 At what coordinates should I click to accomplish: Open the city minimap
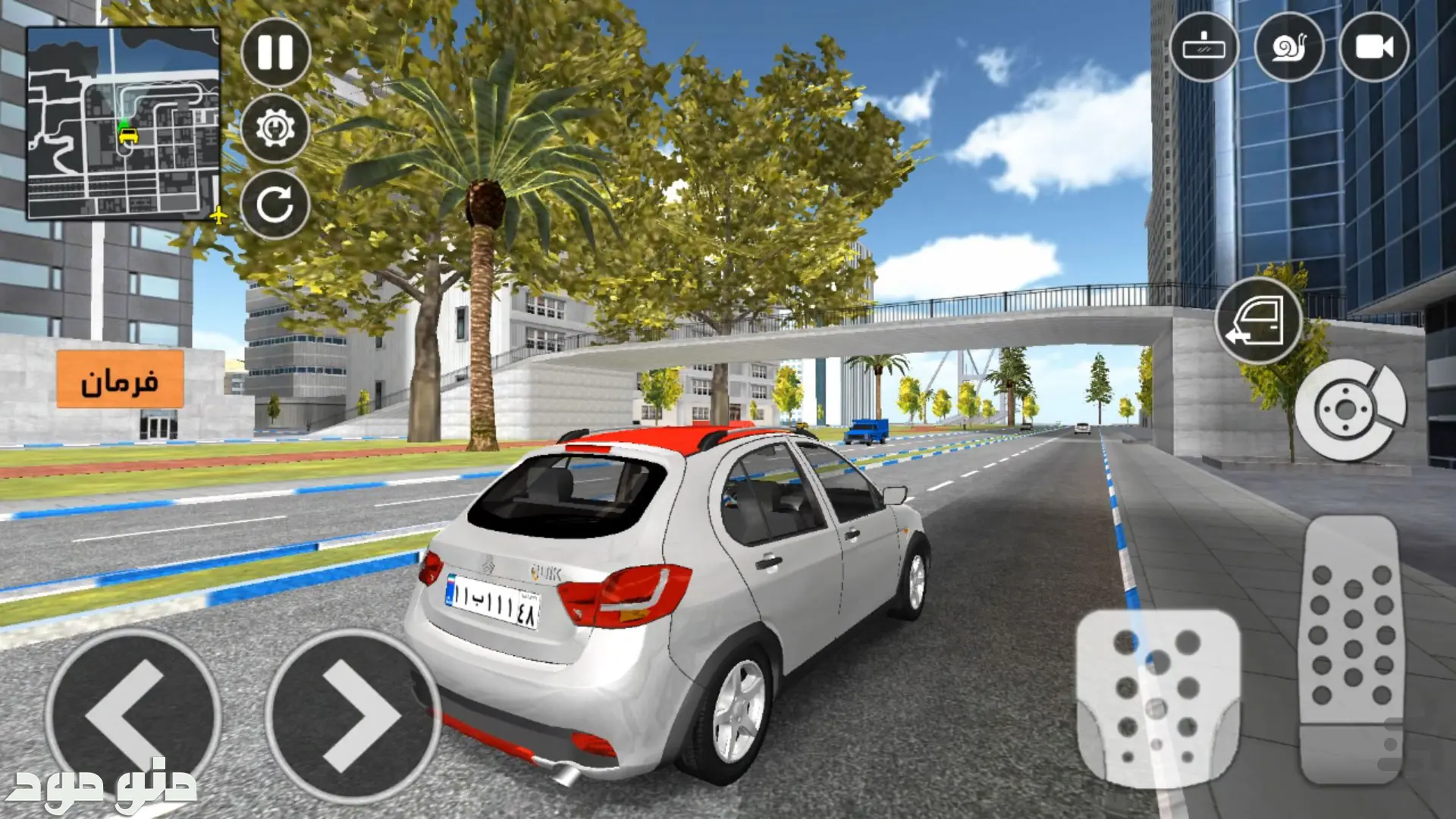[x=124, y=124]
